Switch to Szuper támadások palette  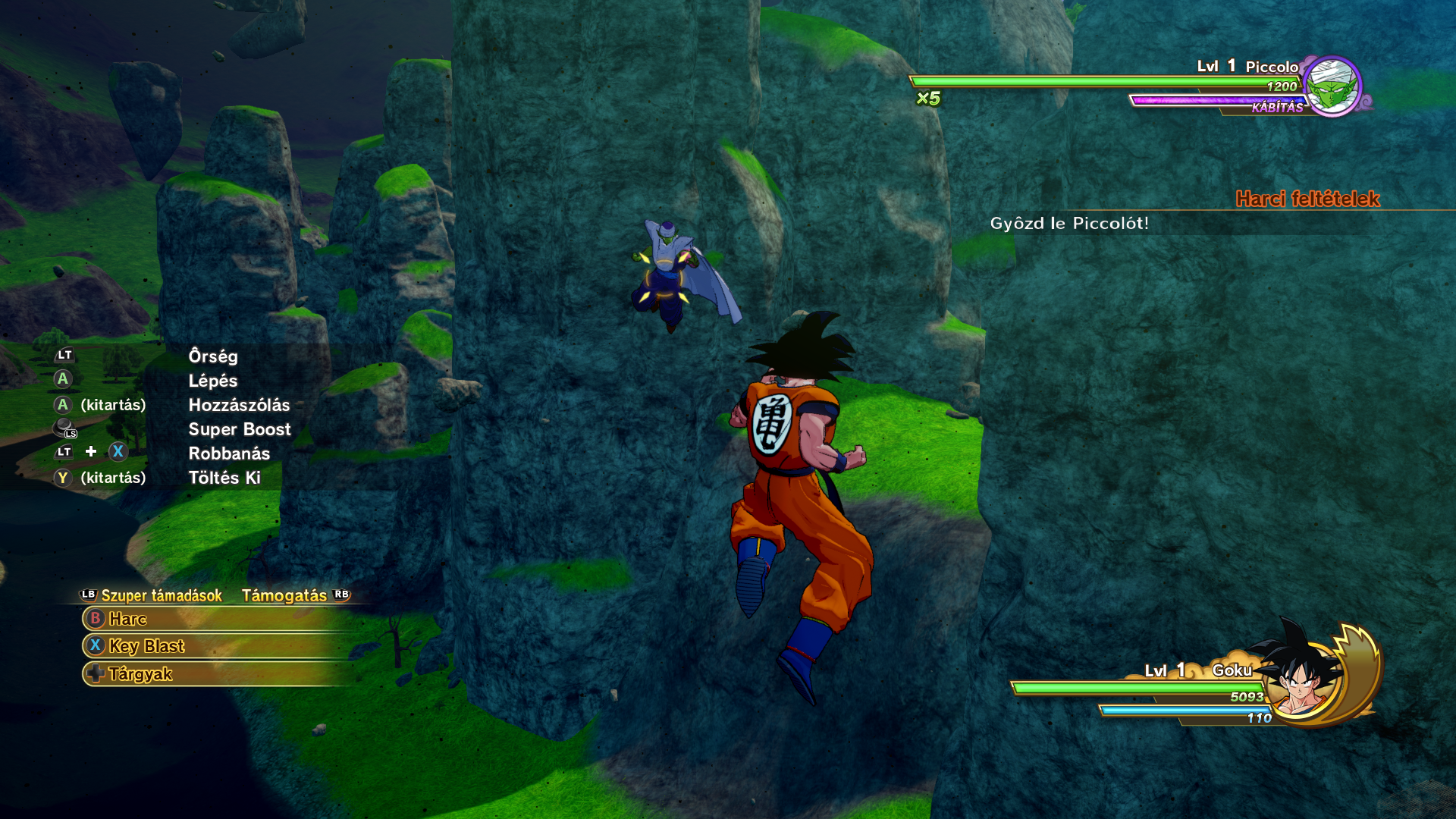click(161, 596)
